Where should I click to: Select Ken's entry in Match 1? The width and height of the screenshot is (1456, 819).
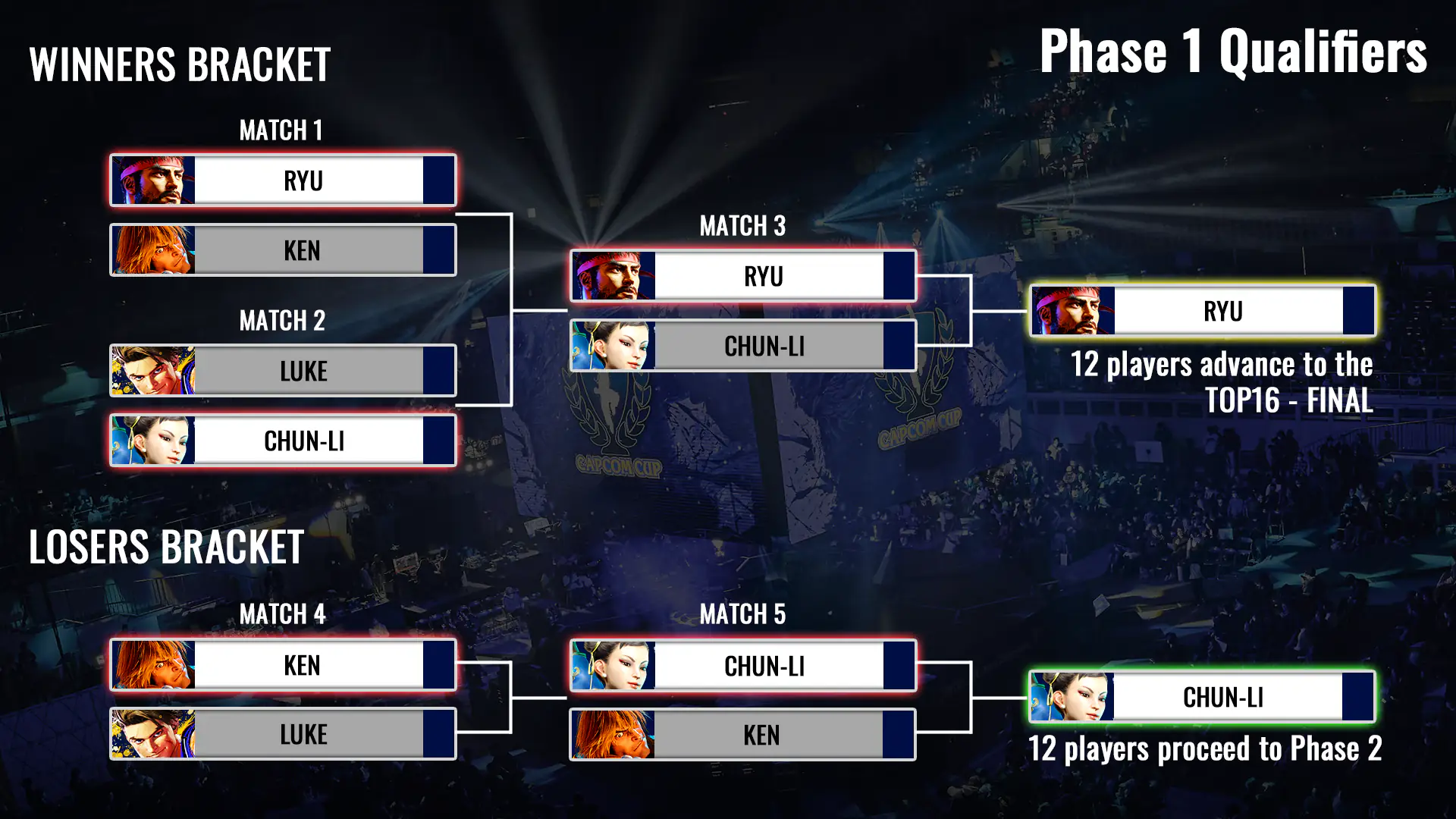[283, 250]
